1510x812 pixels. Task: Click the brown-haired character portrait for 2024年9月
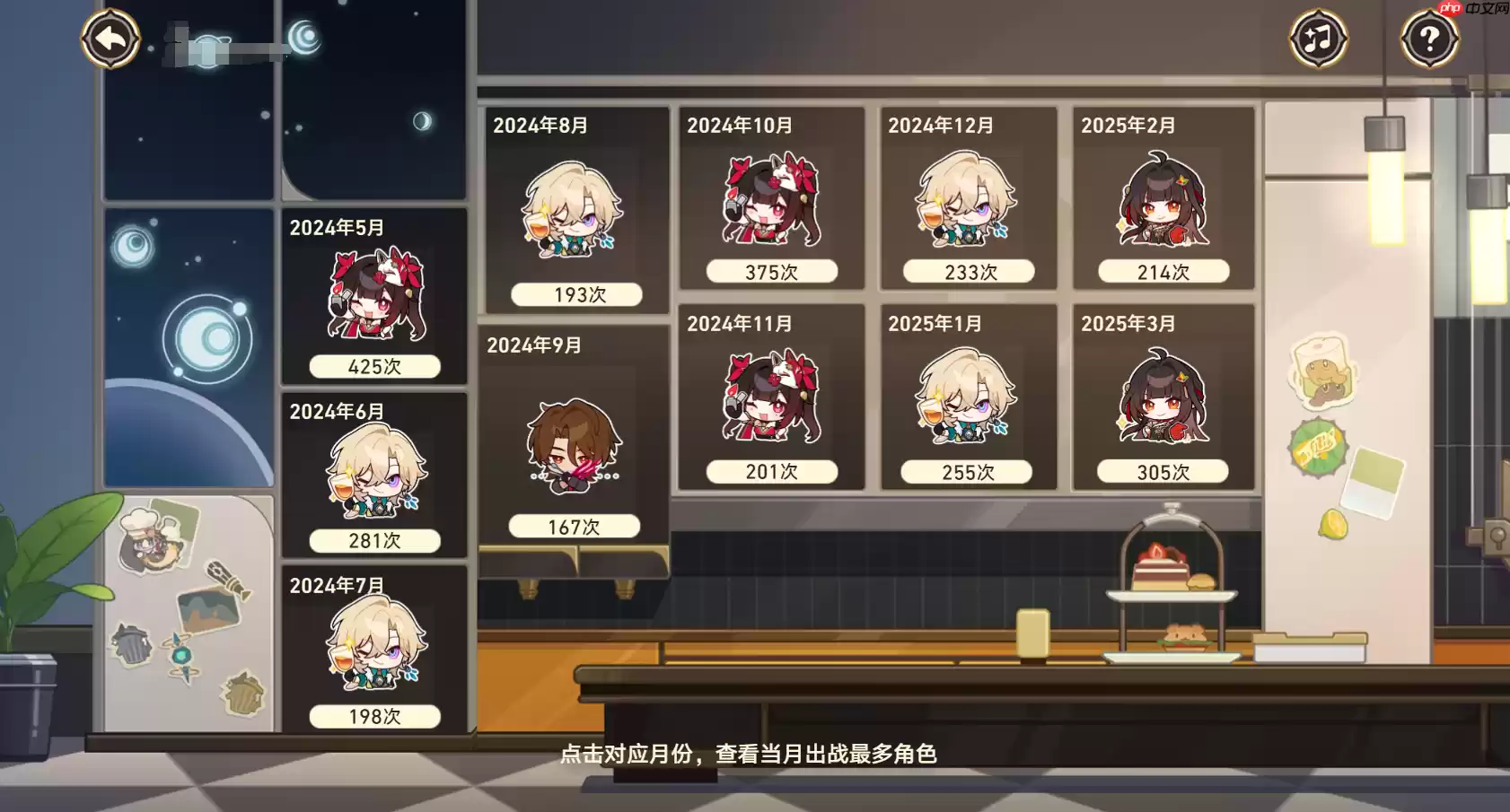click(x=572, y=442)
